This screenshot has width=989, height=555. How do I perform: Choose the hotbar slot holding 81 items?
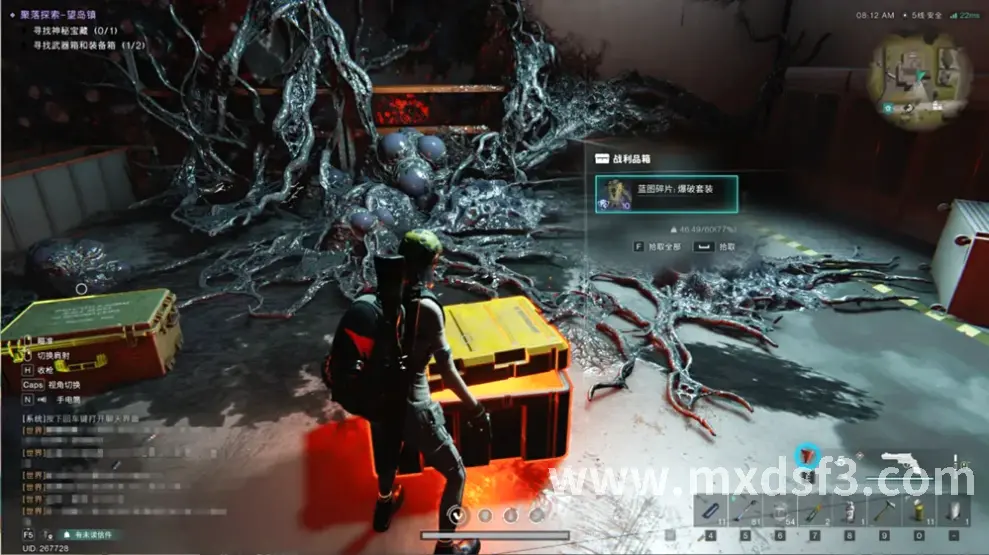coord(743,511)
